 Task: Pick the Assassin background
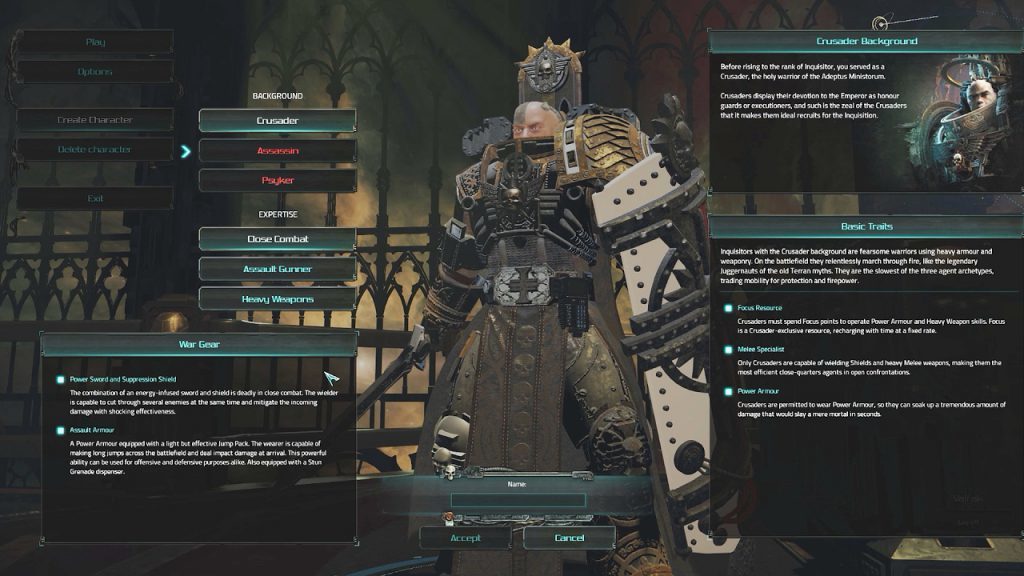[x=277, y=150]
